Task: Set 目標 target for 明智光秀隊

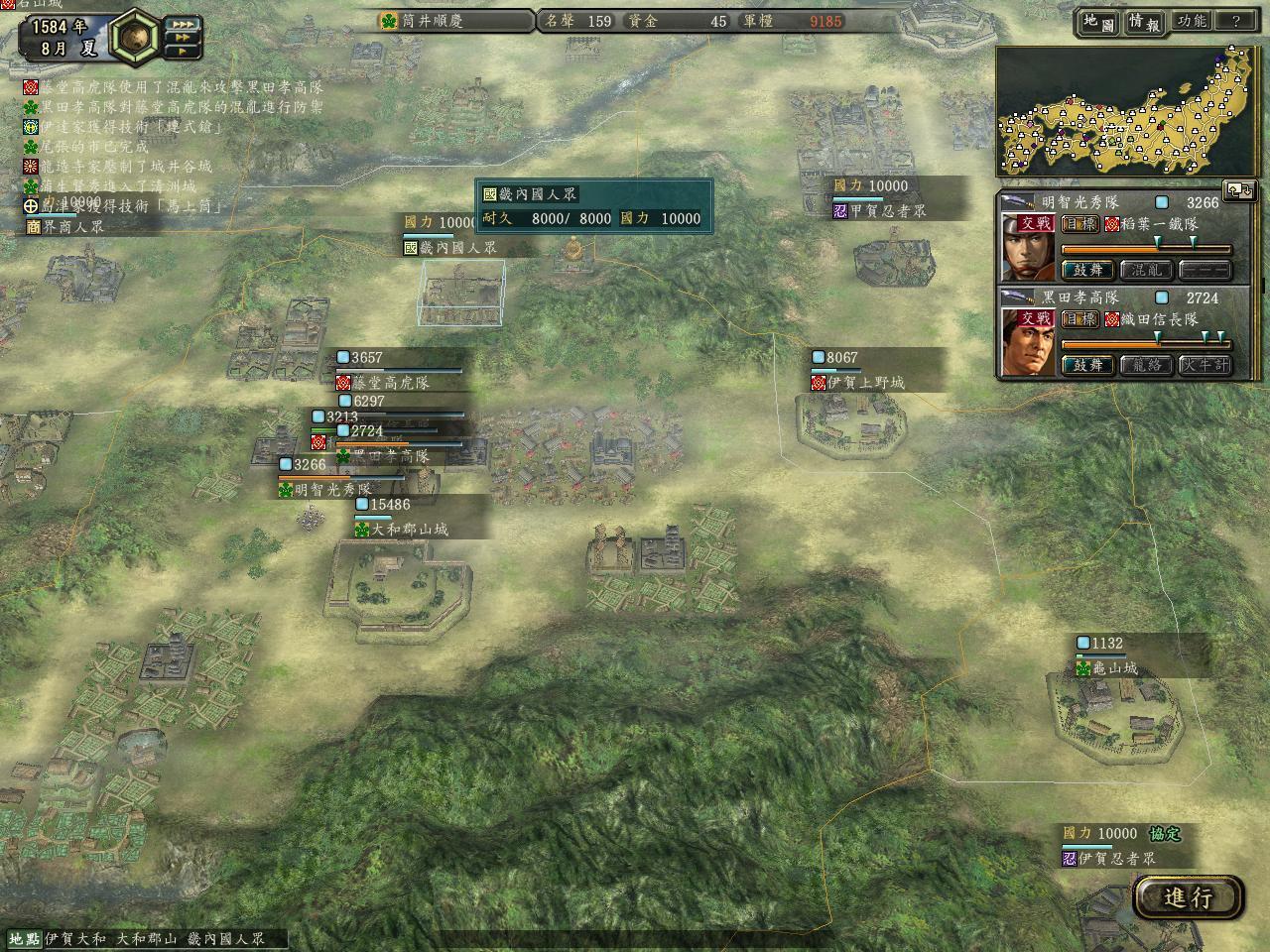Action: (1079, 224)
